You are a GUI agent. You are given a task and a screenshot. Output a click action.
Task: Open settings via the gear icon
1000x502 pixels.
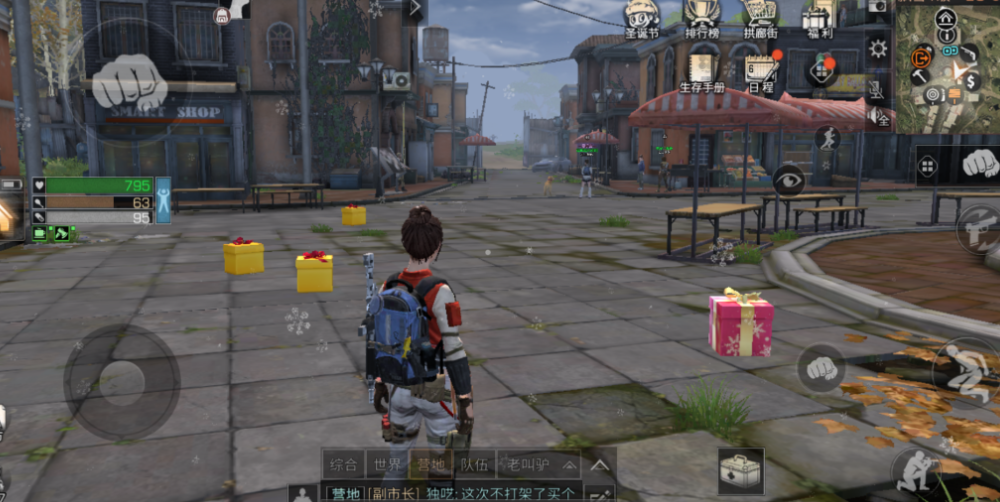pyautogui.click(x=878, y=48)
